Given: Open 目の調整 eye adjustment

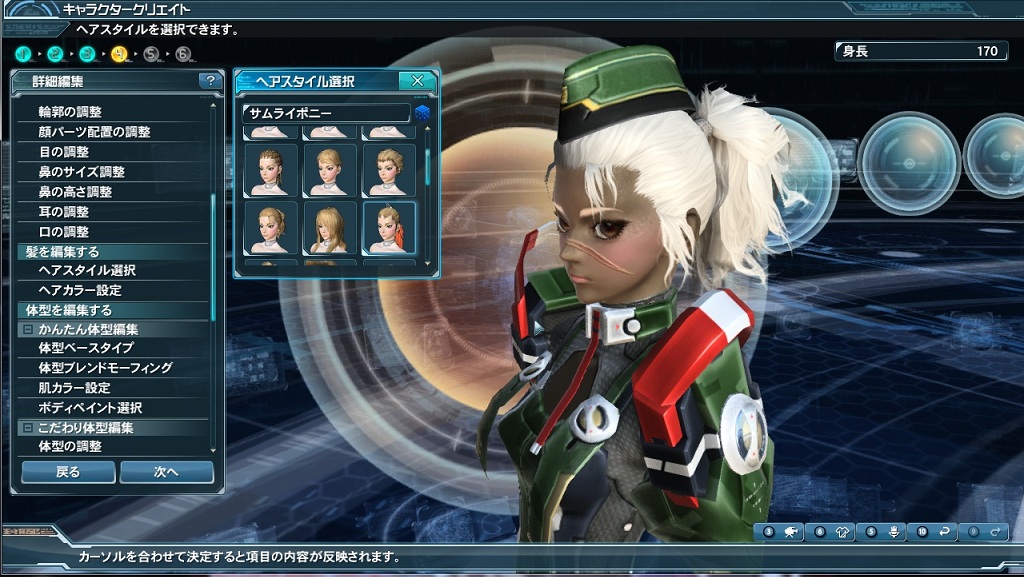Looking at the screenshot, I should [64, 152].
